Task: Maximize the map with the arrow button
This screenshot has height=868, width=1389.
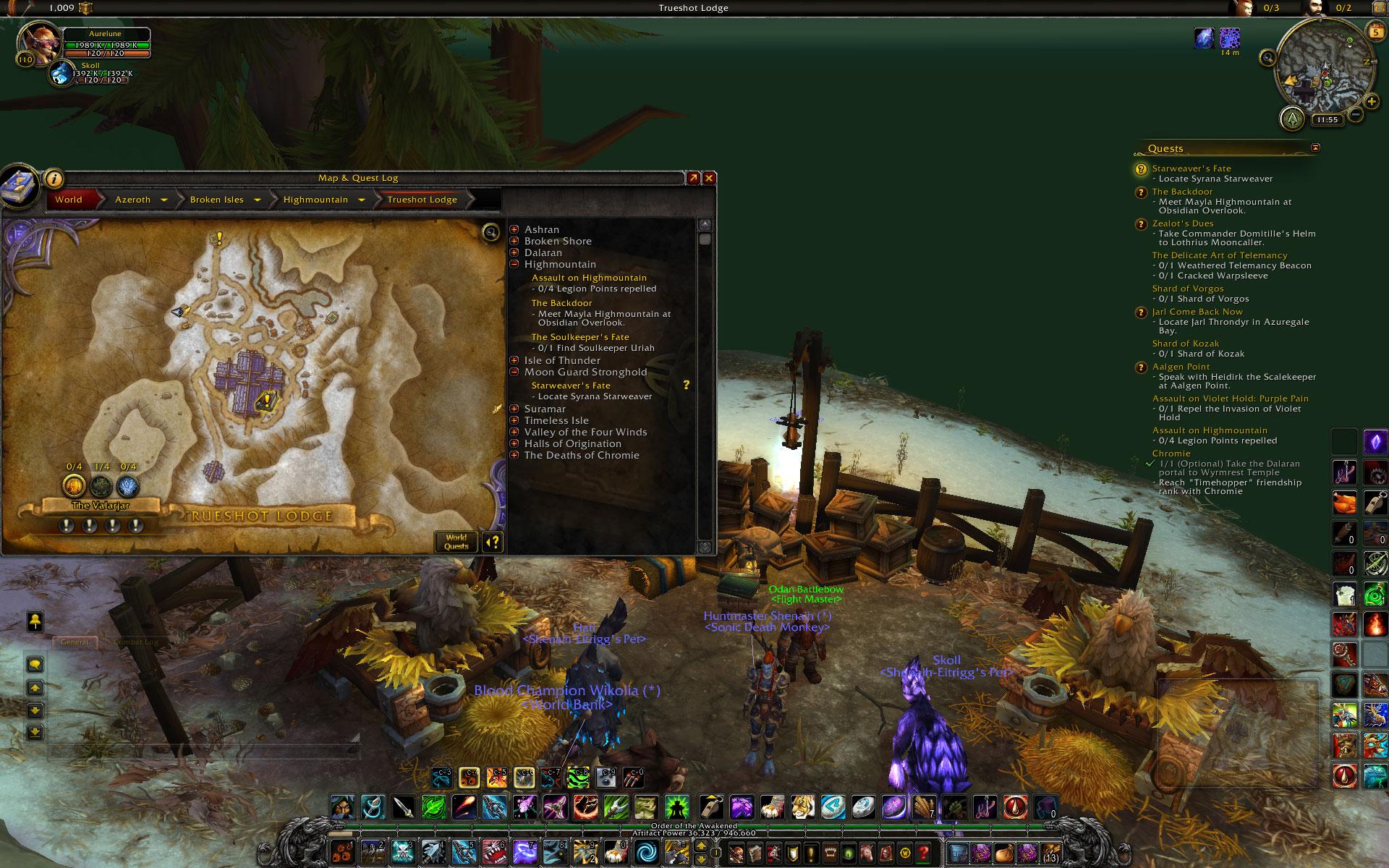Action: coord(693,178)
